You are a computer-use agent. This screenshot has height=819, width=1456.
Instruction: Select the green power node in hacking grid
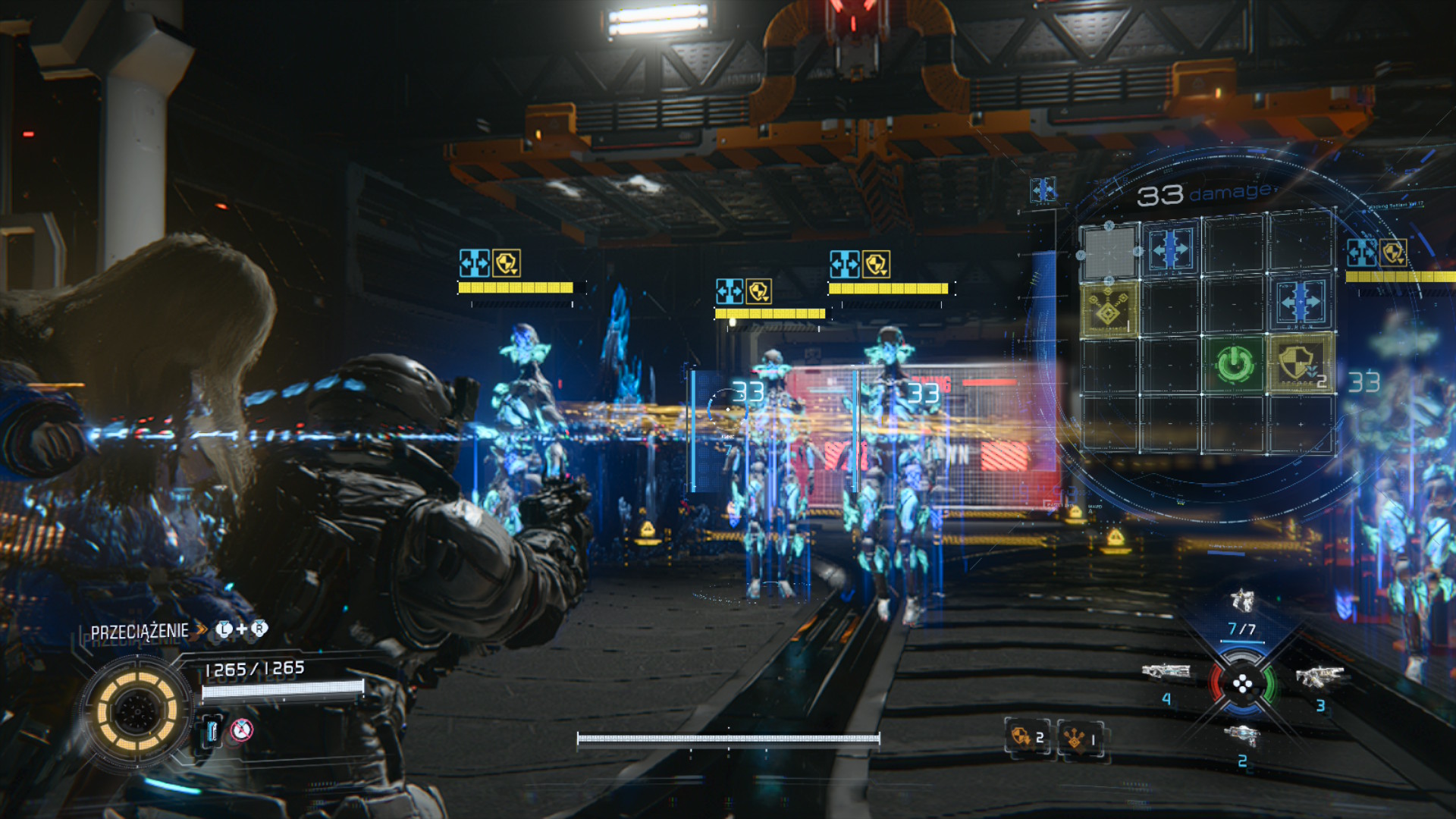click(x=1234, y=363)
